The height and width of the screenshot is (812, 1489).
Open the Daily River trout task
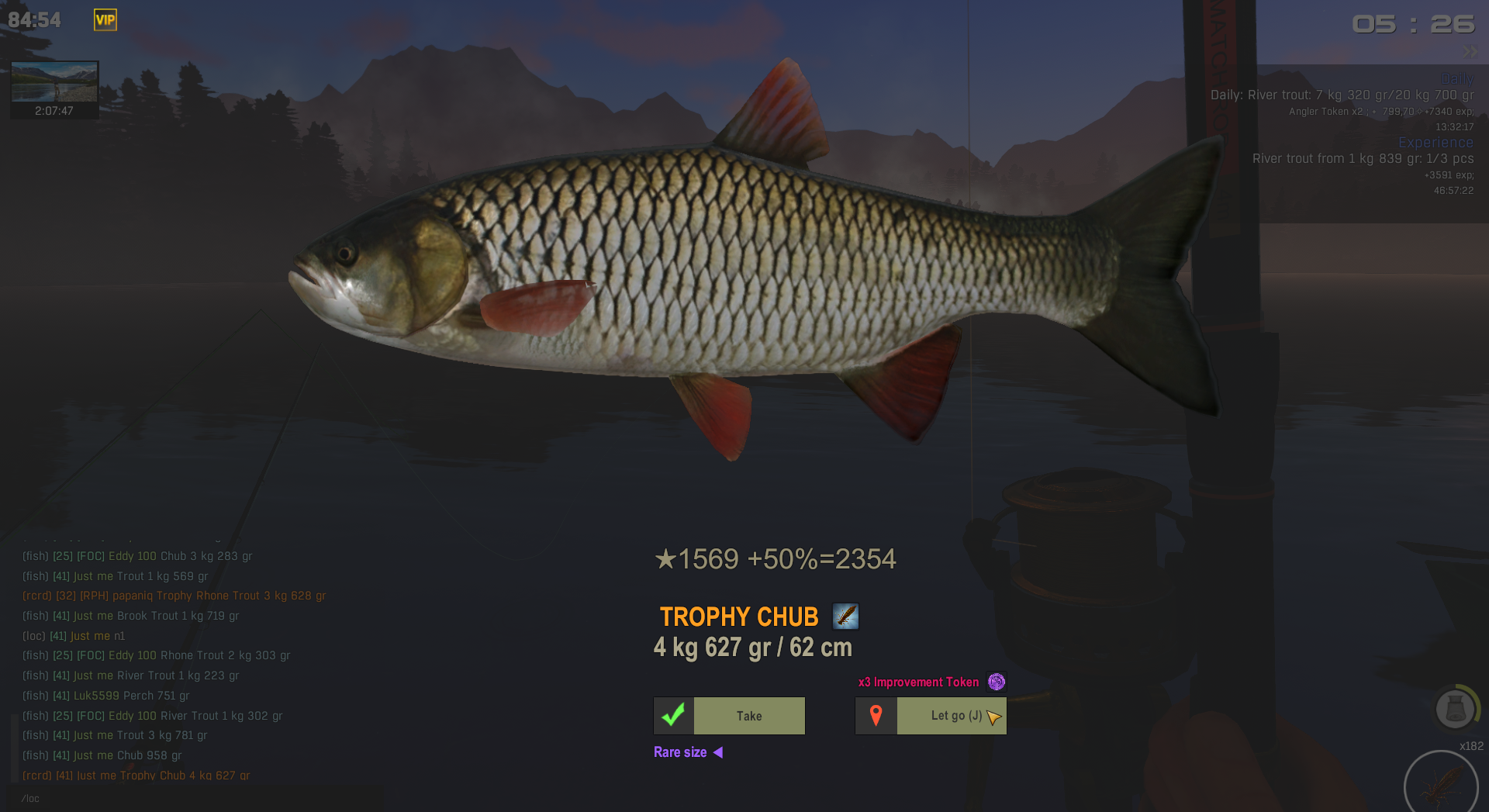point(1342,95)
